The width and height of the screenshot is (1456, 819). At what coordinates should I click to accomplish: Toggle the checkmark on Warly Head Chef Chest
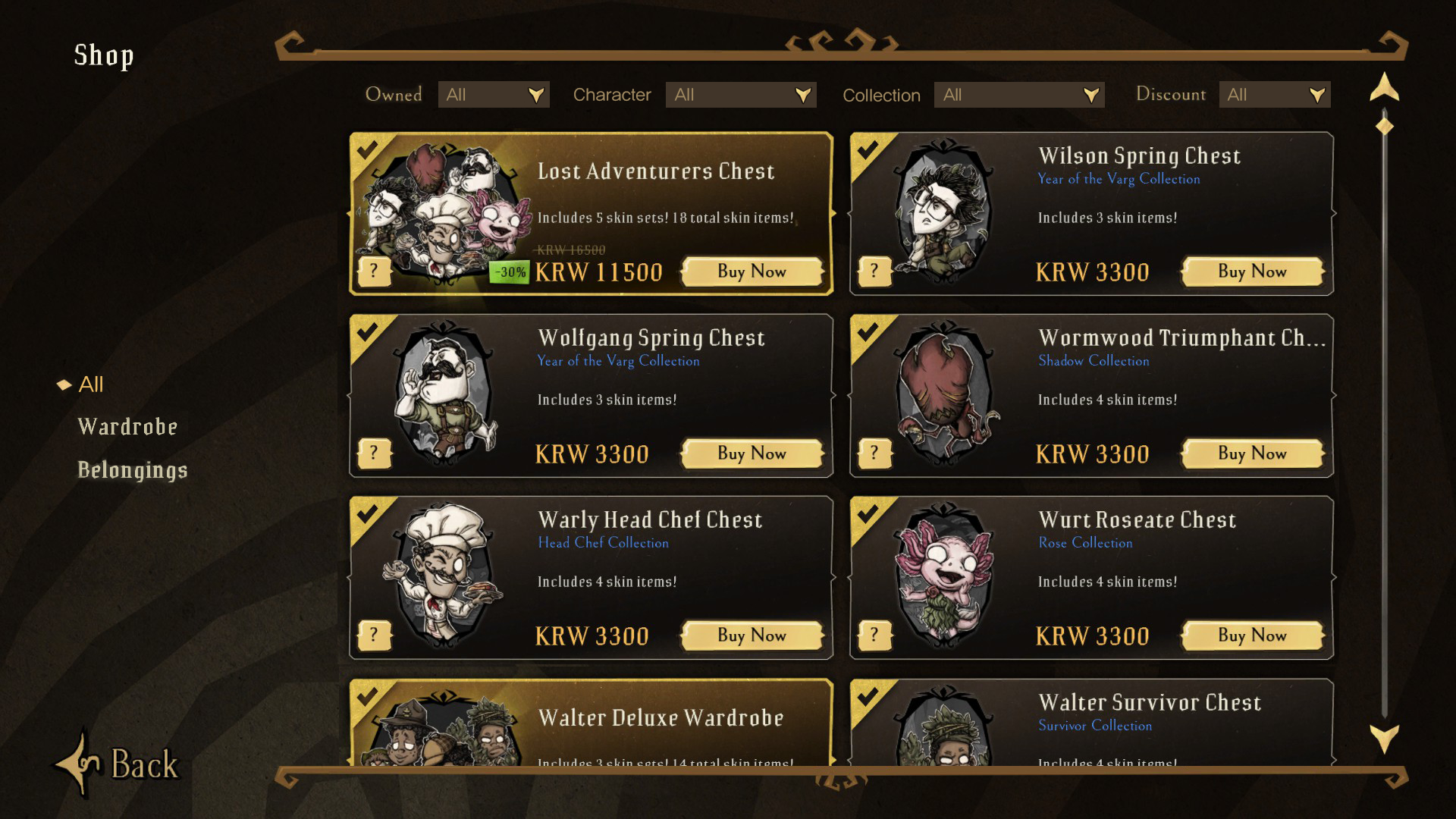368,515
